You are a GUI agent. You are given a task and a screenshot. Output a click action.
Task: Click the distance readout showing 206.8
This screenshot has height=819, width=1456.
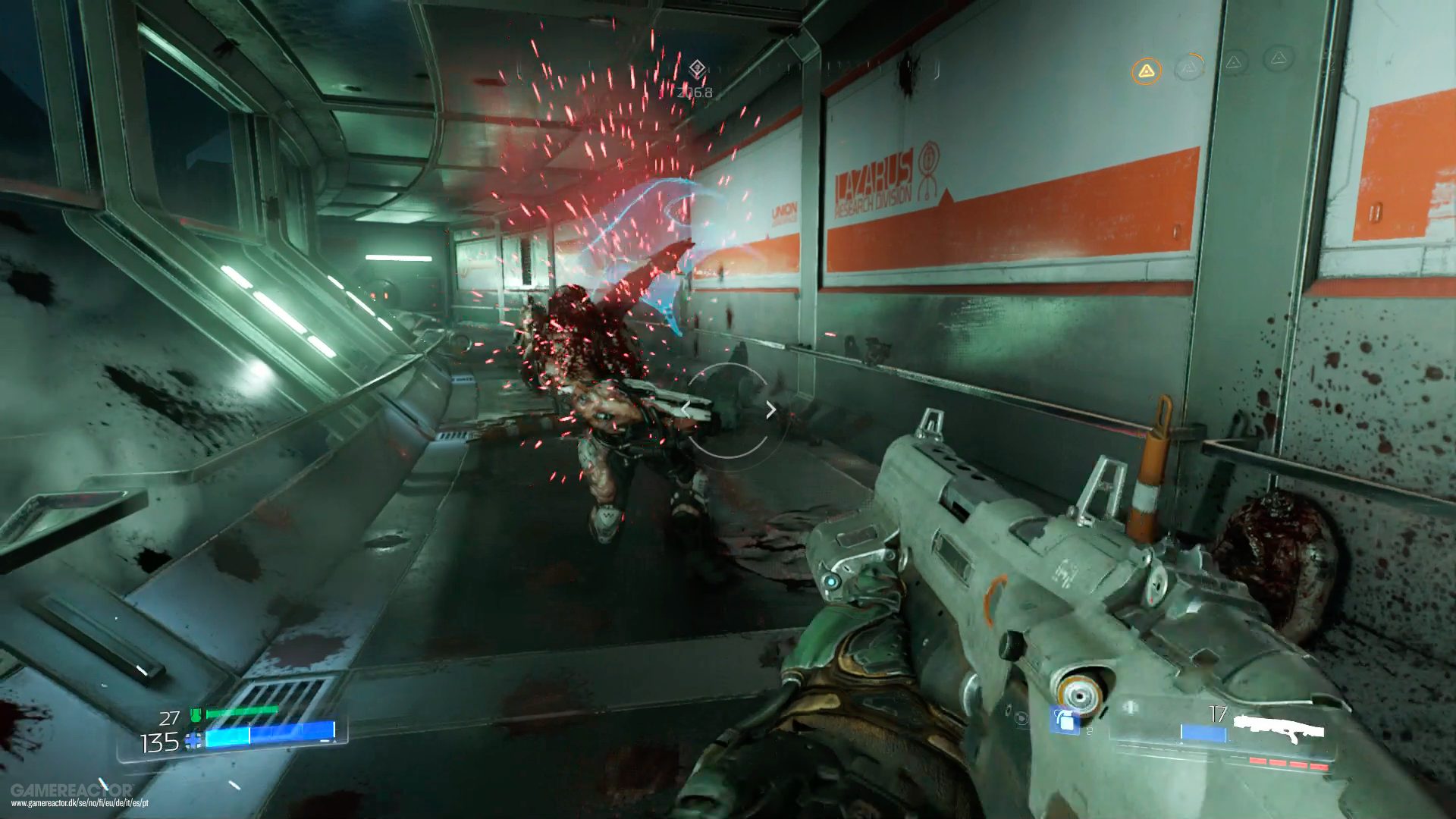(695, 92)
